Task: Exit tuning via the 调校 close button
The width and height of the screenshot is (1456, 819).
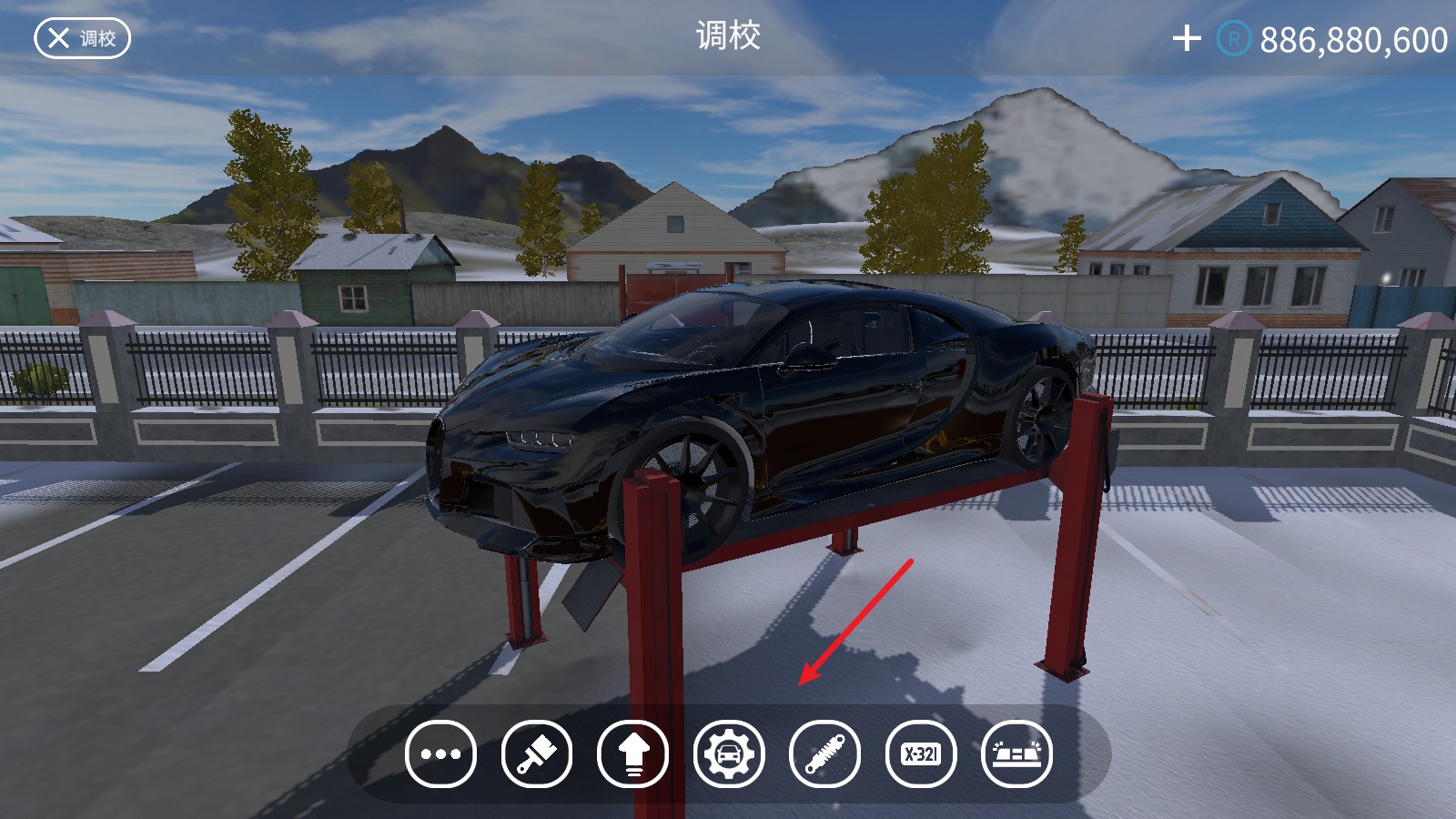Action: pyautogui.click(x=82, y=38)
